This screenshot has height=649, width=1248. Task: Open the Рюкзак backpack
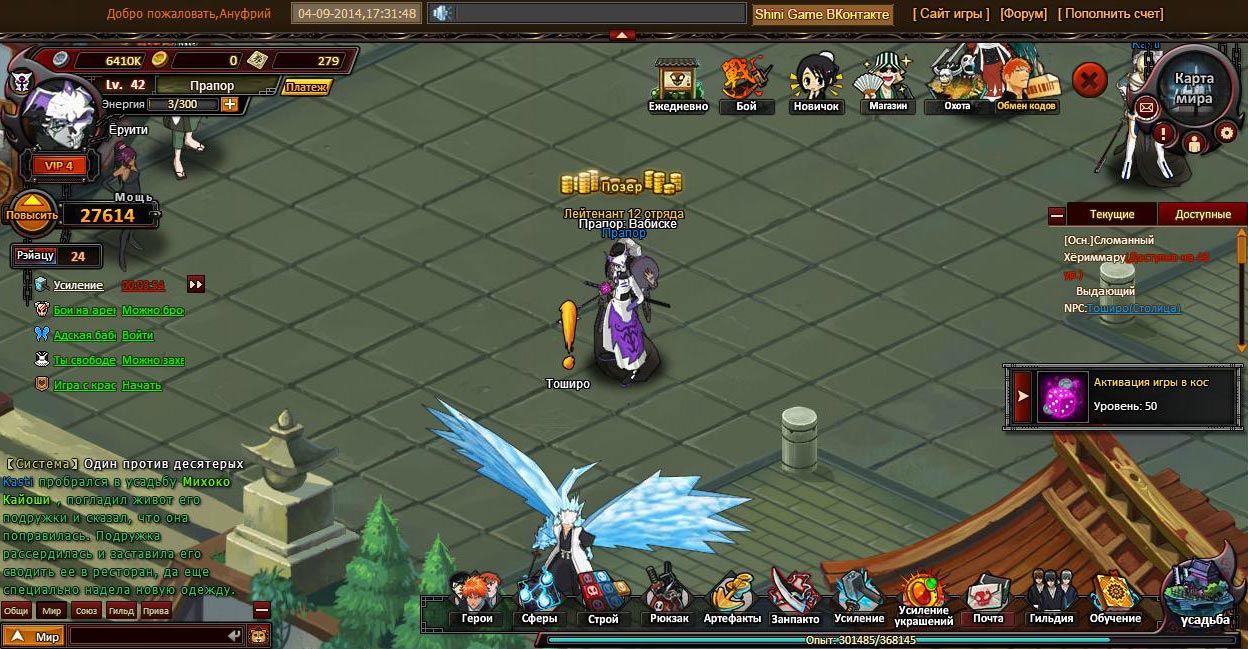pos(667,598)
